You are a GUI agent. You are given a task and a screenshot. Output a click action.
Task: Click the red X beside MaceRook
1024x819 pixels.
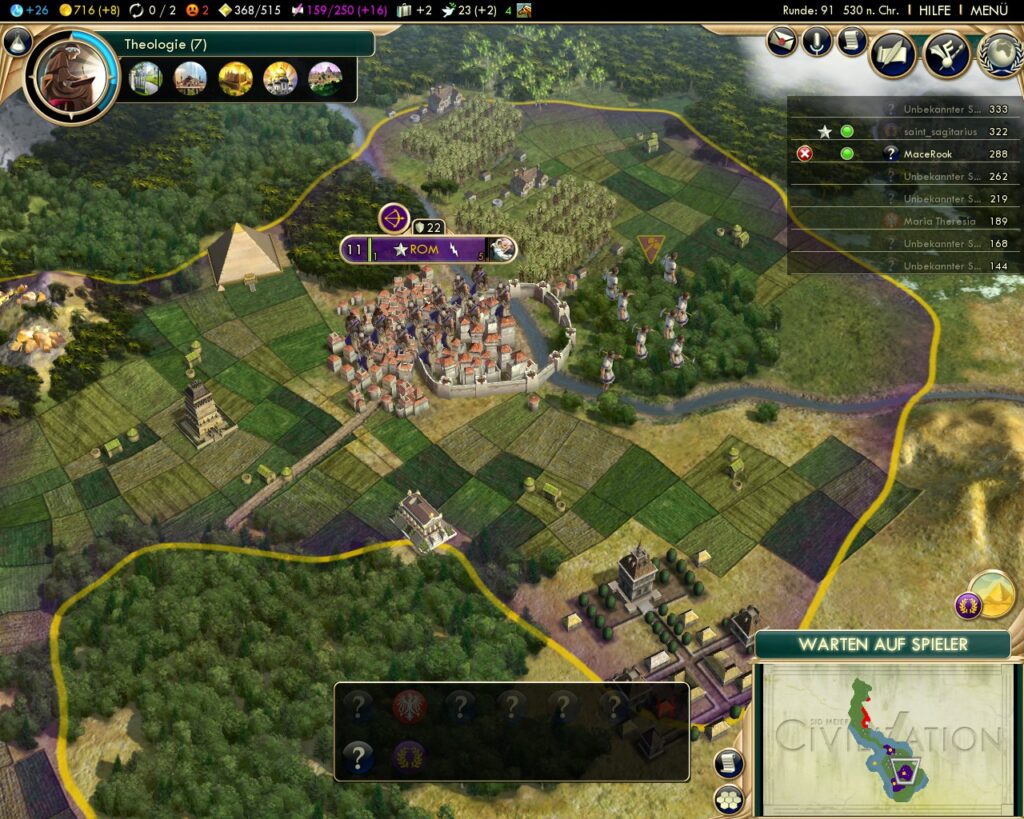805,154
